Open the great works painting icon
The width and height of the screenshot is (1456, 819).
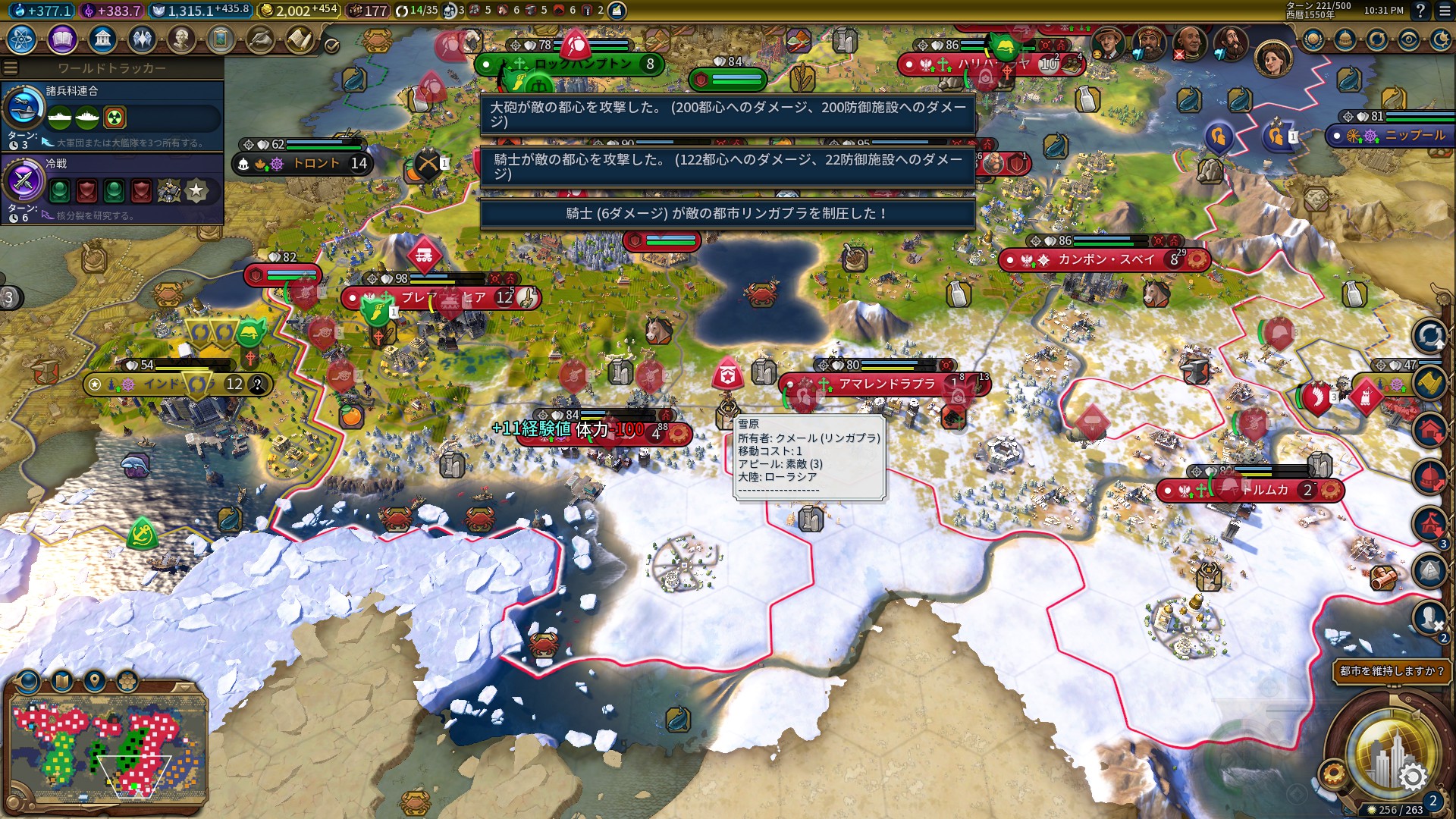coord(221,39)
